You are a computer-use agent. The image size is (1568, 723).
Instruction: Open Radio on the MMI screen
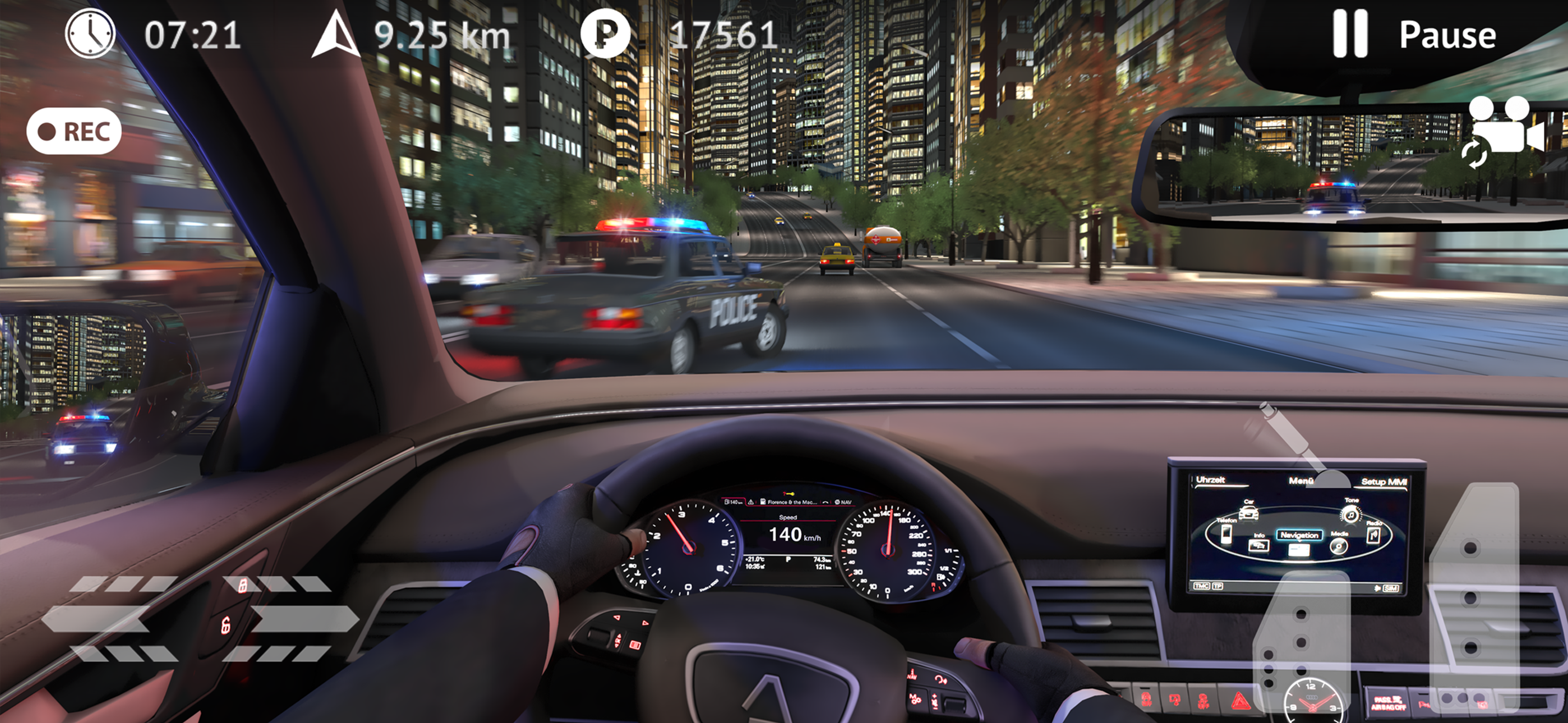1374,536
